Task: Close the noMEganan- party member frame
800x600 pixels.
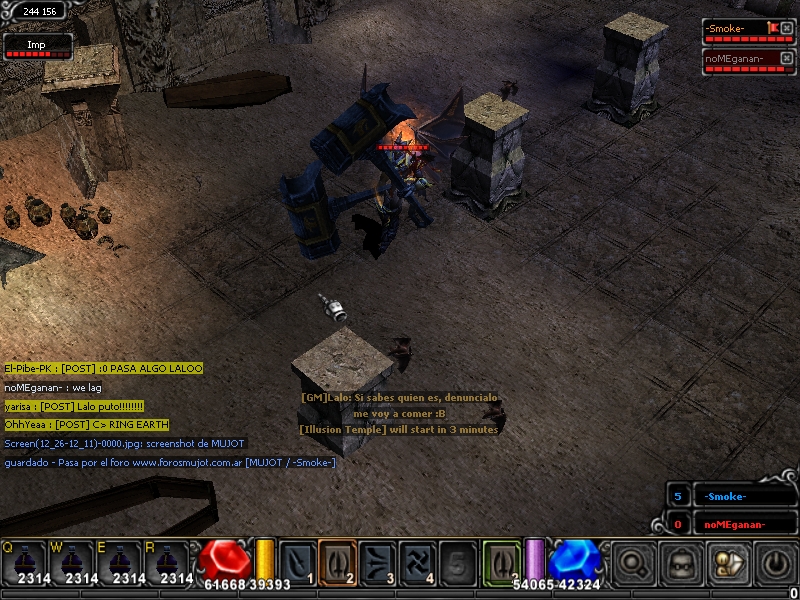Action: tap(786, 59)
